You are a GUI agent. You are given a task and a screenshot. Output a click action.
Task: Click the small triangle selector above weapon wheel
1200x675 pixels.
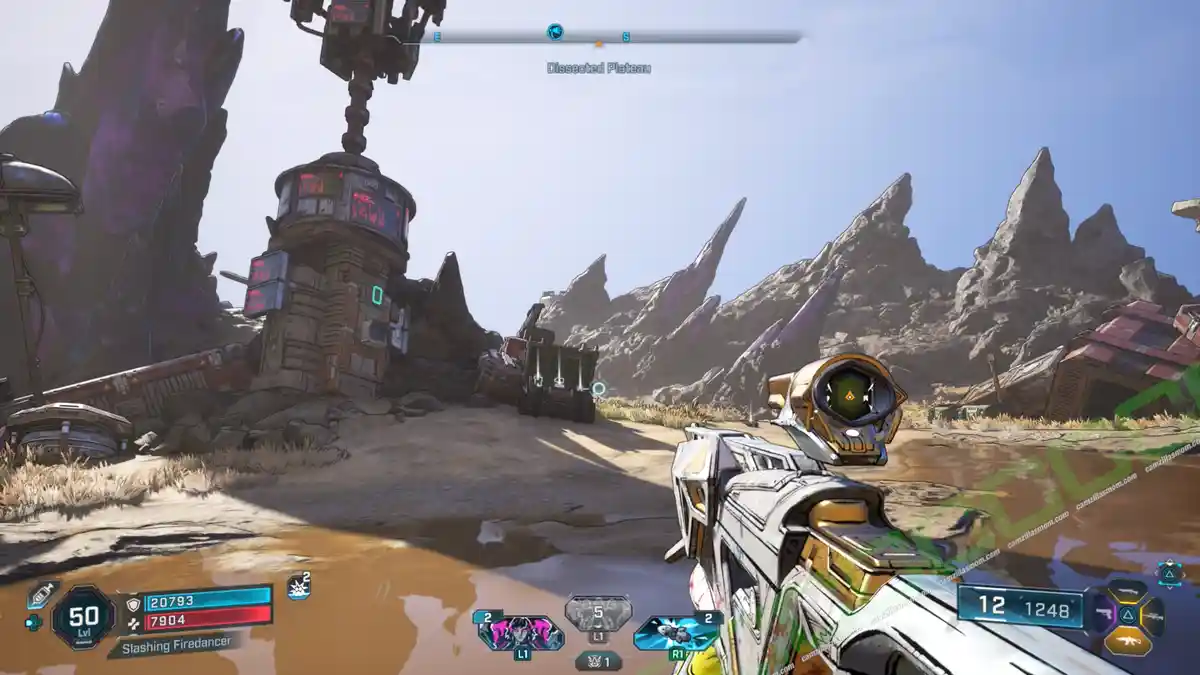point(1169,571)
